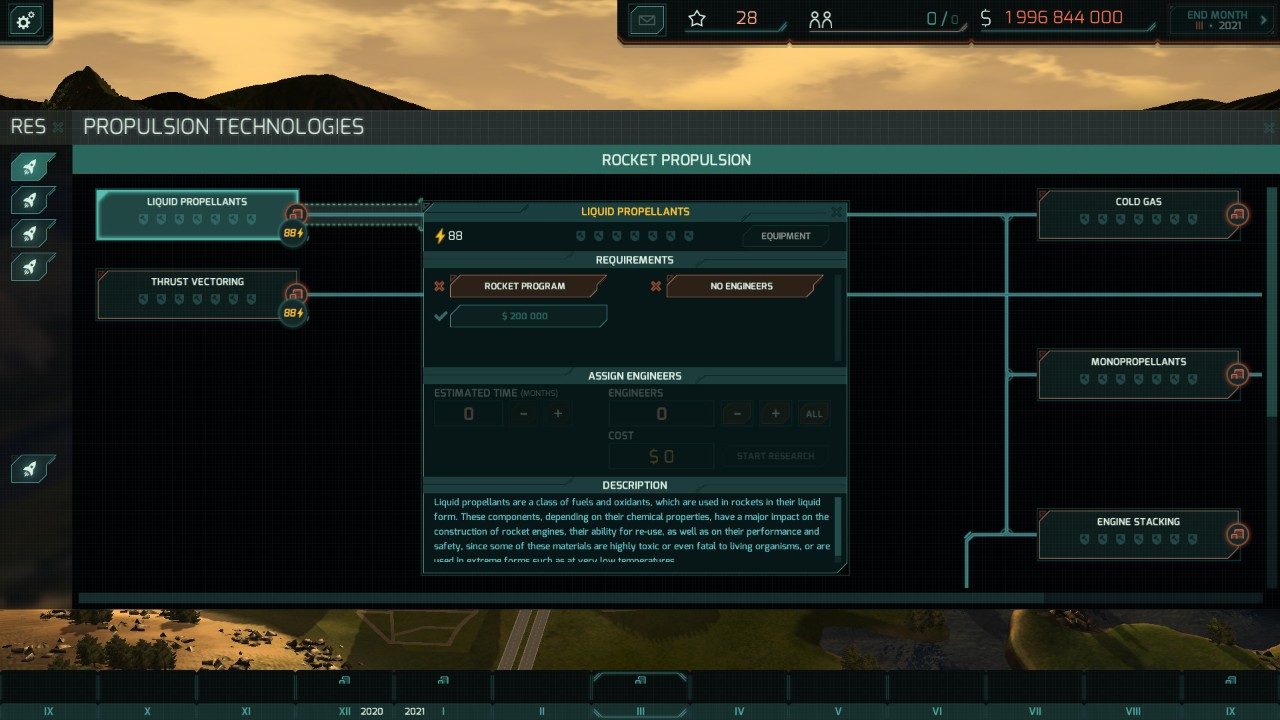Viewport: 1280px width, 720px height.
Task: Click End Month button
Action: tap(1216, 20)
